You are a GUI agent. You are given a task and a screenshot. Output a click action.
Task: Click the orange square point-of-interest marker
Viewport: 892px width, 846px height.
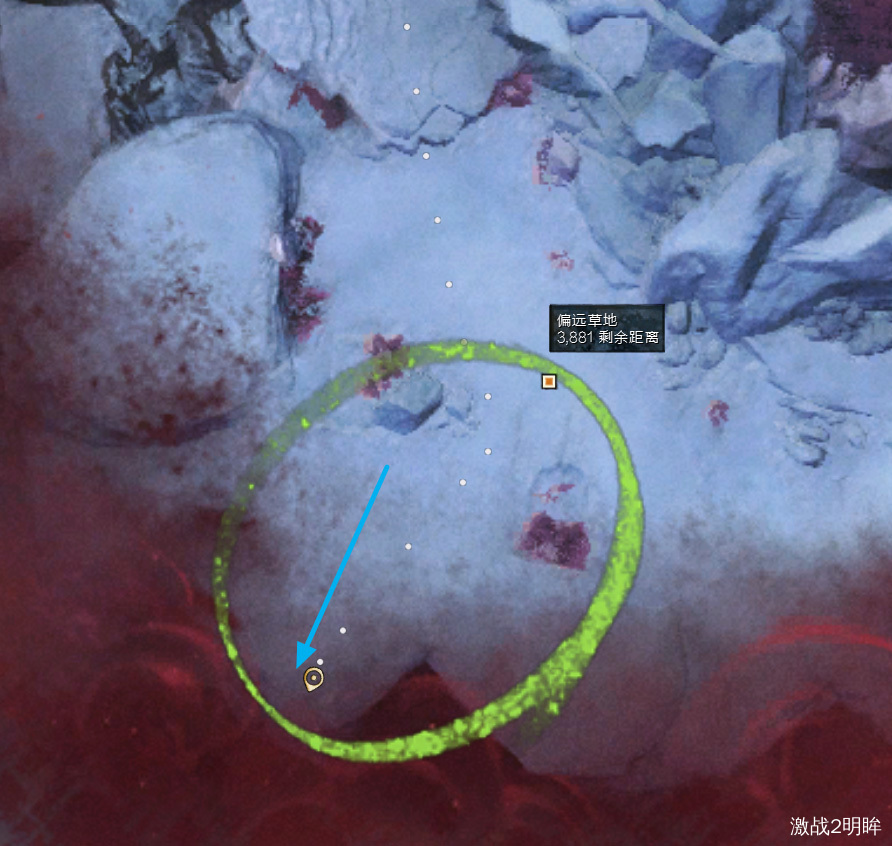tap(548, 381)
